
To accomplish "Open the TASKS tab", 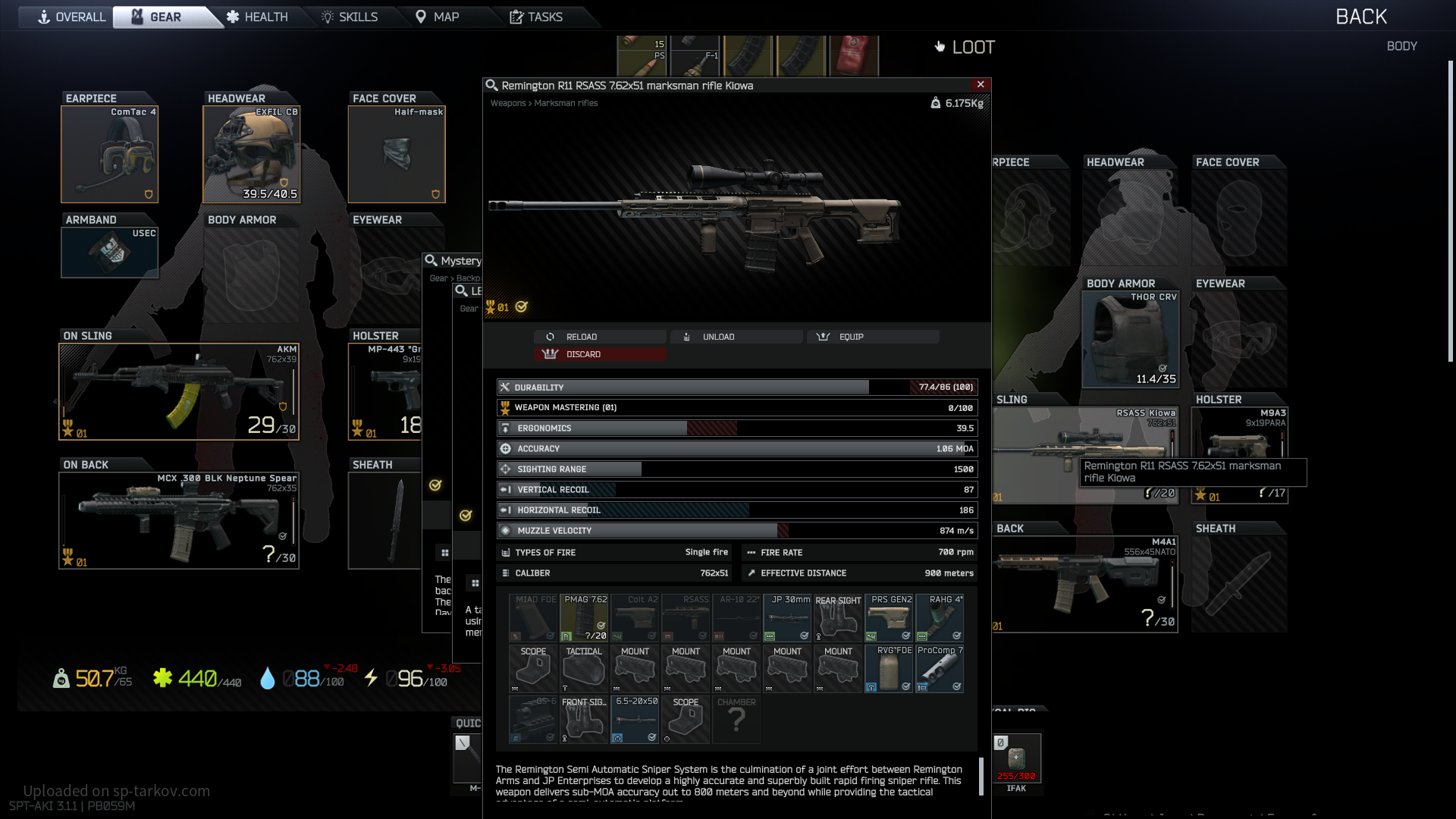I will (536, 17).
